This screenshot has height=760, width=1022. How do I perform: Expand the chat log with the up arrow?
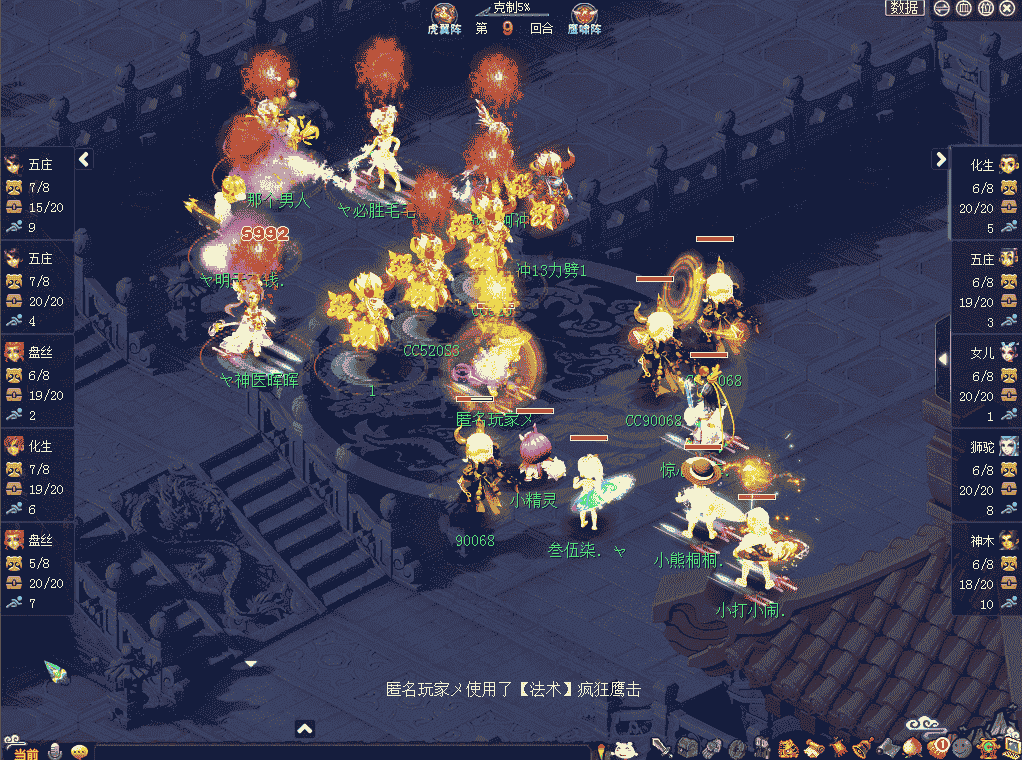[305, 729]
